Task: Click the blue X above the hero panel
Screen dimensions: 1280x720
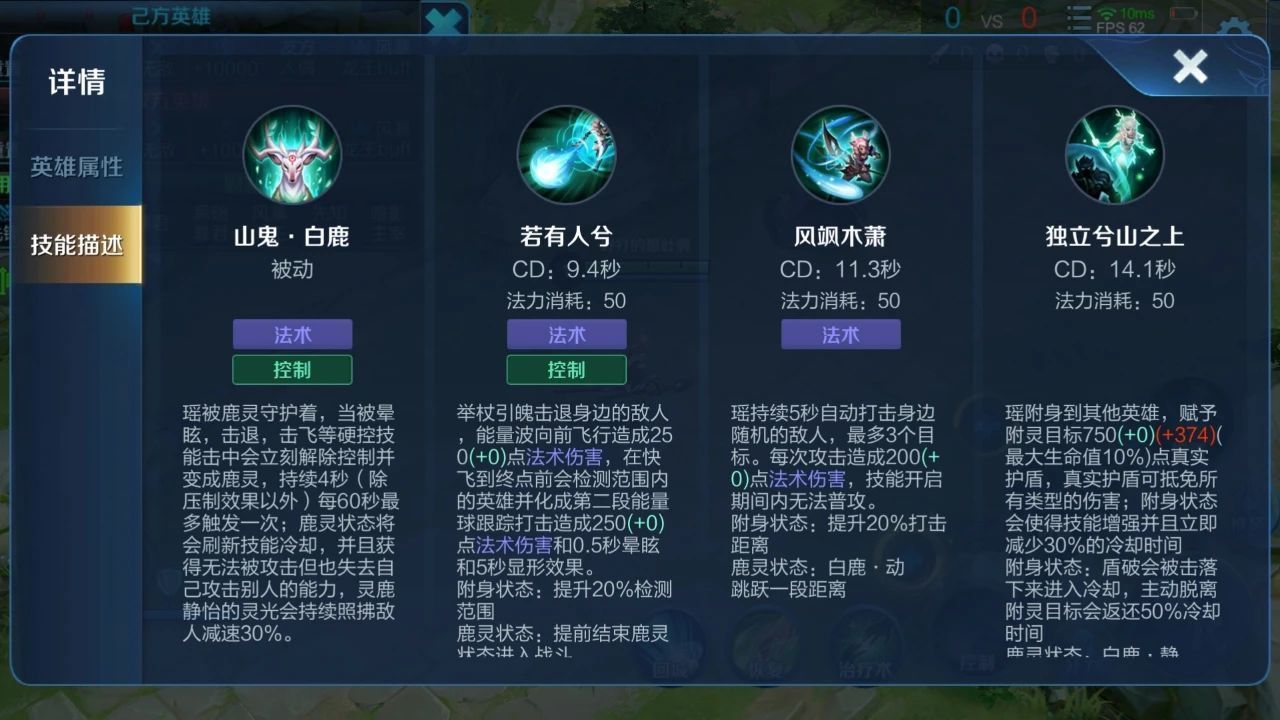Action: coord(443,20)
